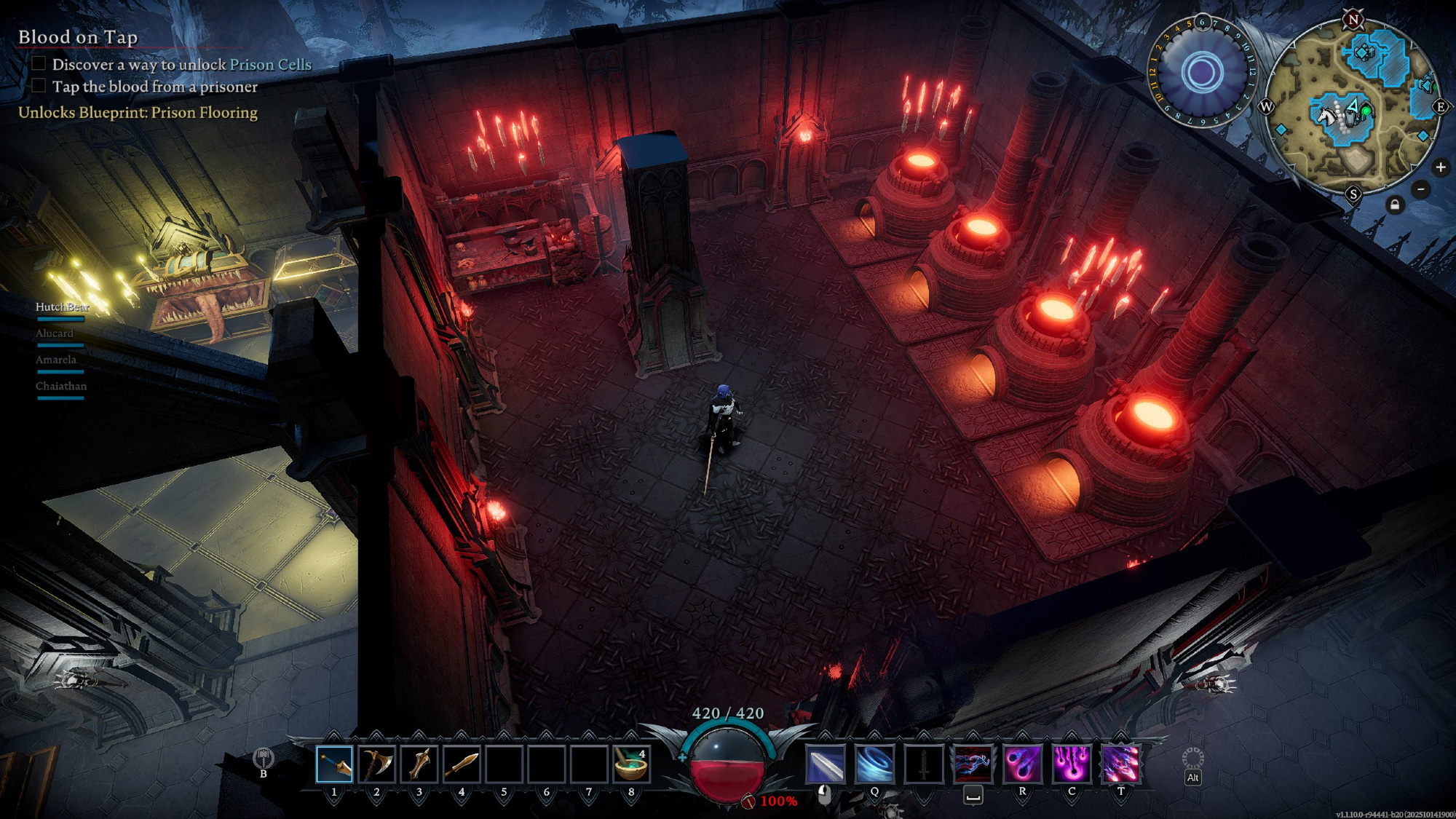This screenshot has height=819, width=1456.
Task: Use the green potion bowl in slot 8
Action: point(630,764)
